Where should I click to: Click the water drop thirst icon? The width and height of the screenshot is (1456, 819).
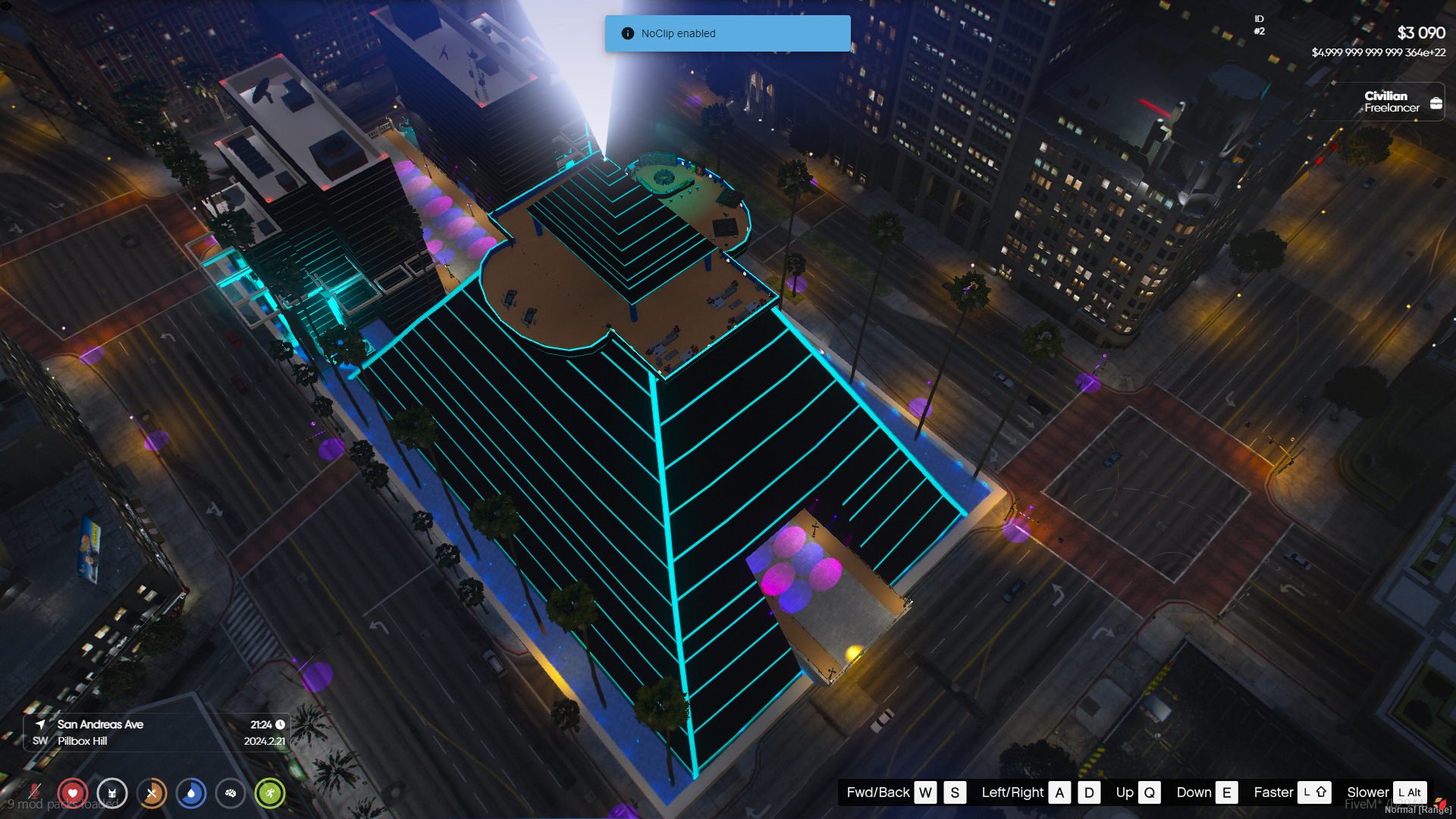(191, 793)
